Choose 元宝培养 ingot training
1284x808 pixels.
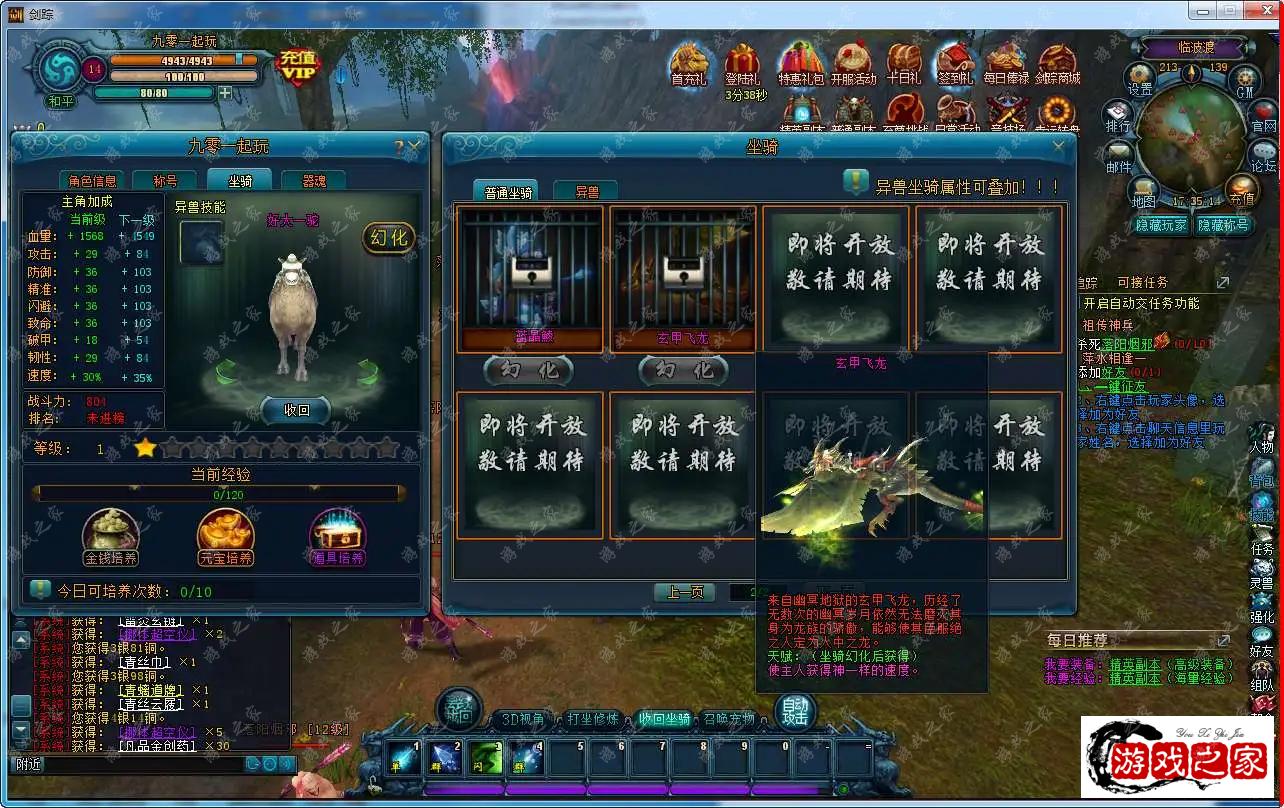(x=225, y=536)
